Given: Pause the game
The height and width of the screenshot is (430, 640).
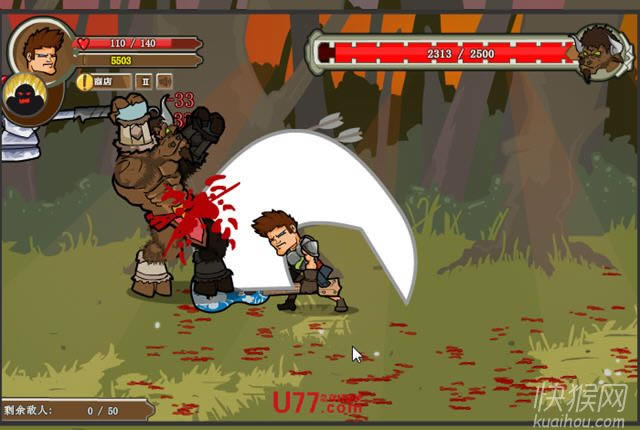Looking at the screenshot, I should click(144, 80).
